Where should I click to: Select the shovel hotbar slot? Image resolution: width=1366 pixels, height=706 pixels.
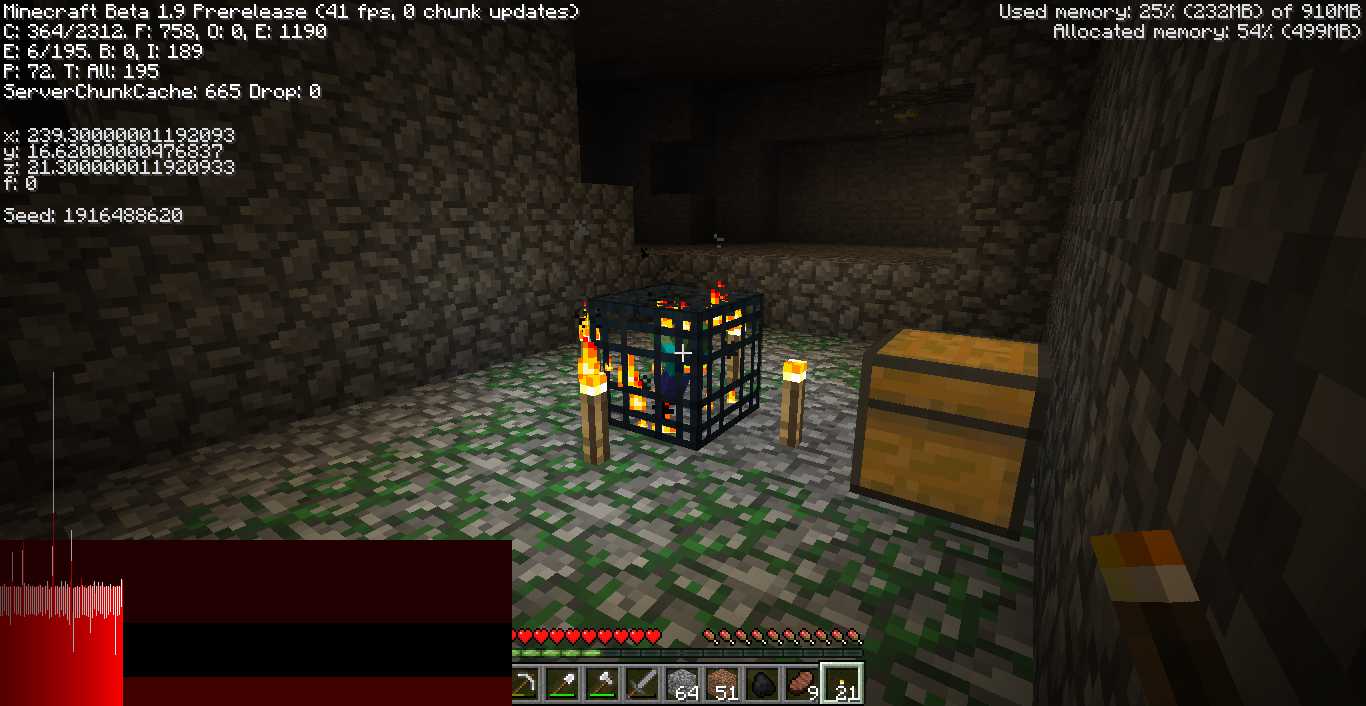(x=565, y=685)
